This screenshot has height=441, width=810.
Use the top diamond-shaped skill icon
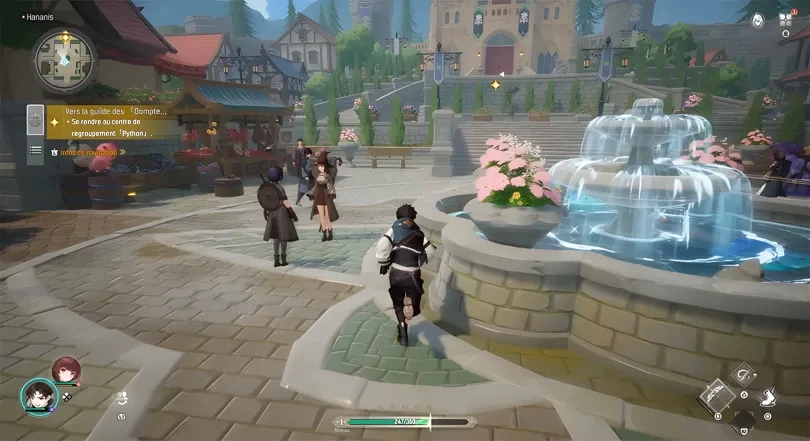pyautogui.click(x=741, y=375)
